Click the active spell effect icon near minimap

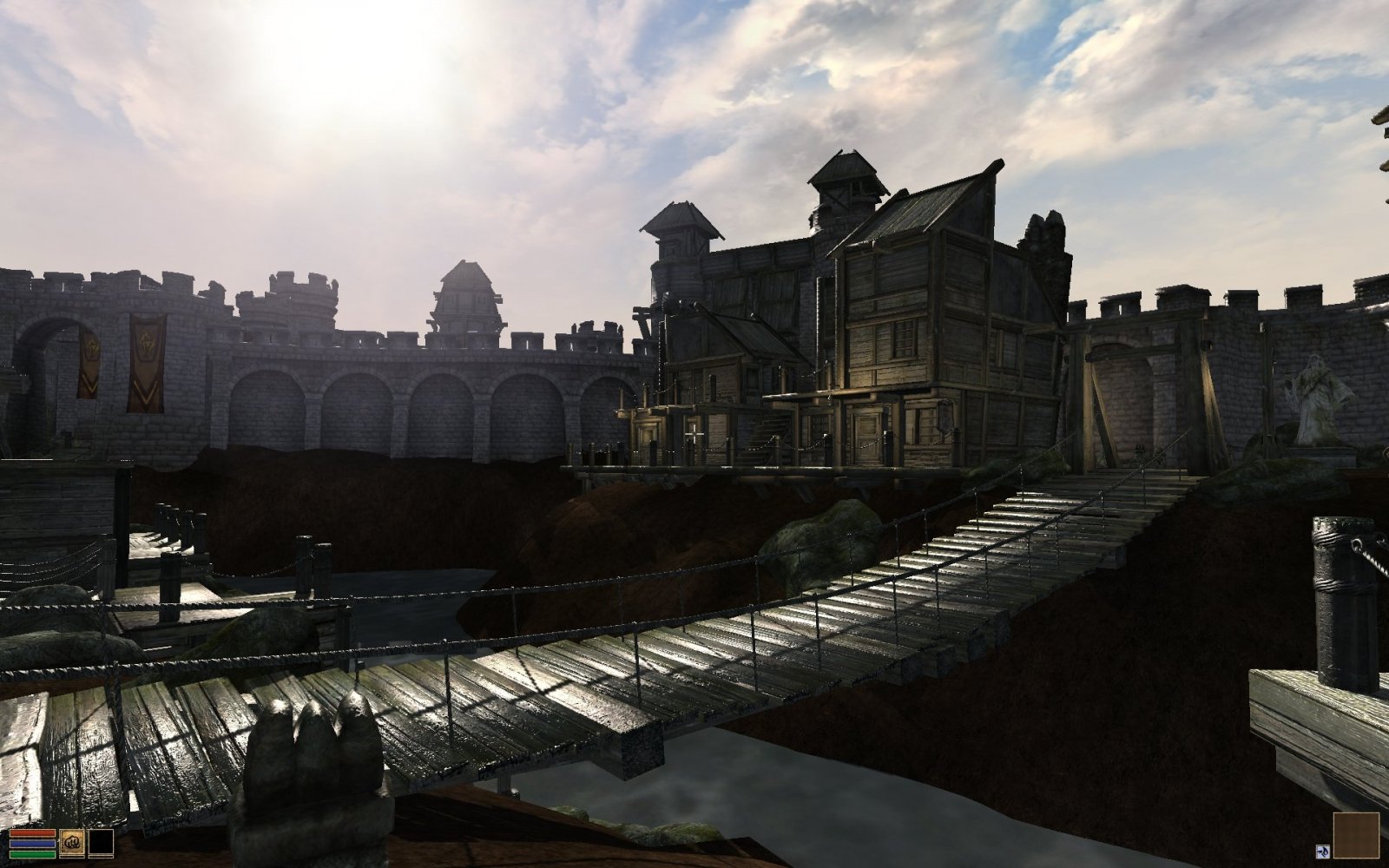(1323, 852)
